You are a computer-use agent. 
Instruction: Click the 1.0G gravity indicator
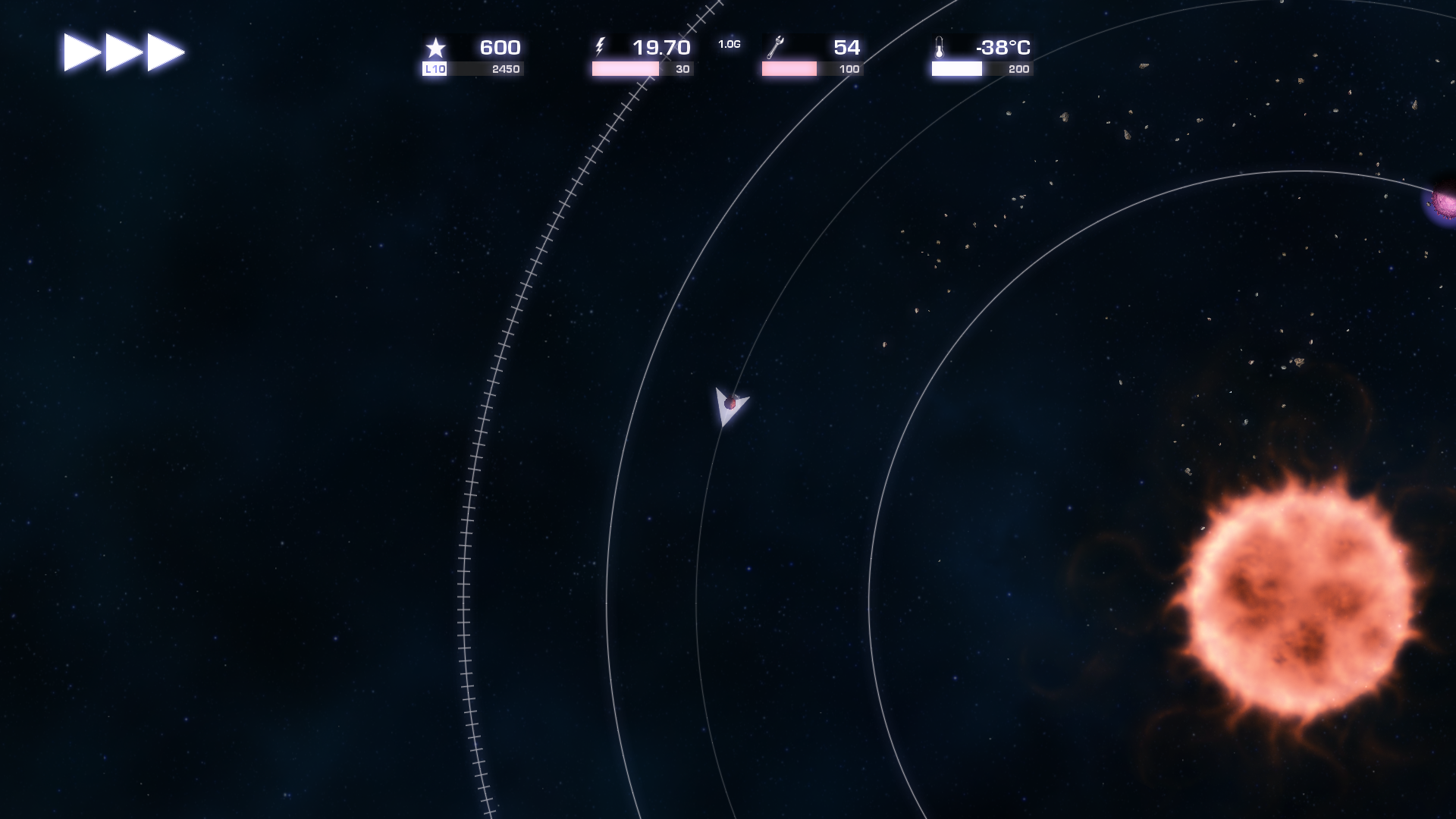tap(729, 44)
